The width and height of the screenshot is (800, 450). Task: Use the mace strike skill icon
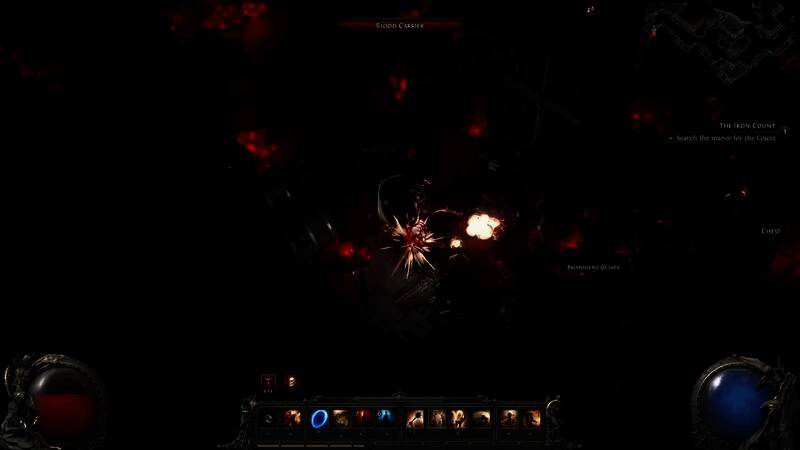click(415, 419)
